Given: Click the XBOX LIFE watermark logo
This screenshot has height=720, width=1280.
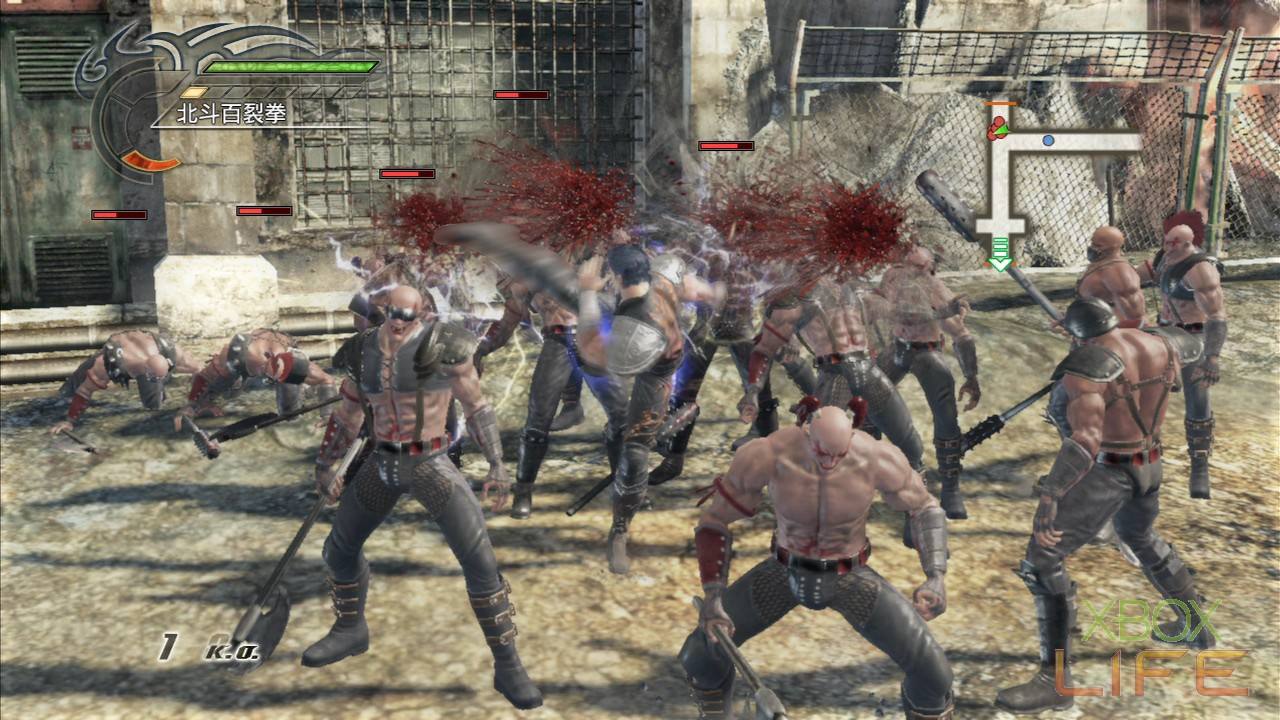Looking at the screenshot, I should pyautogui.click(x=1150, y=648).
